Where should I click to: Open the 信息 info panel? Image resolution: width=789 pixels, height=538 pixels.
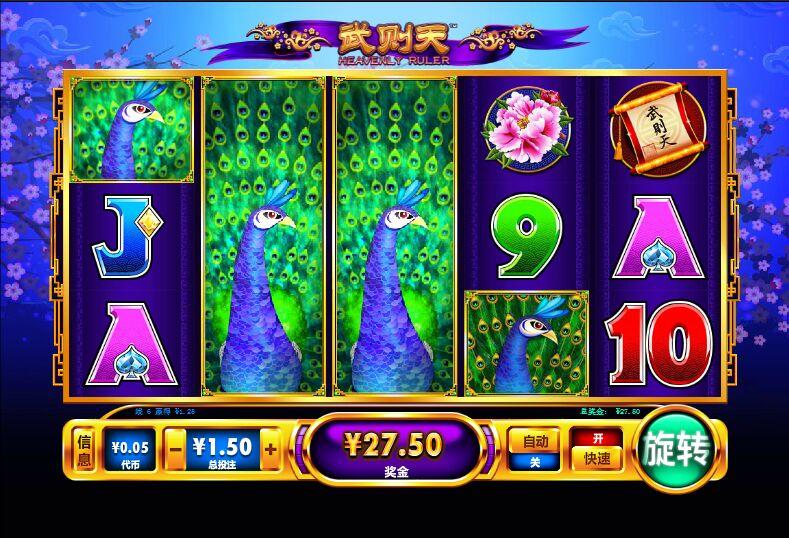(86, 450)
